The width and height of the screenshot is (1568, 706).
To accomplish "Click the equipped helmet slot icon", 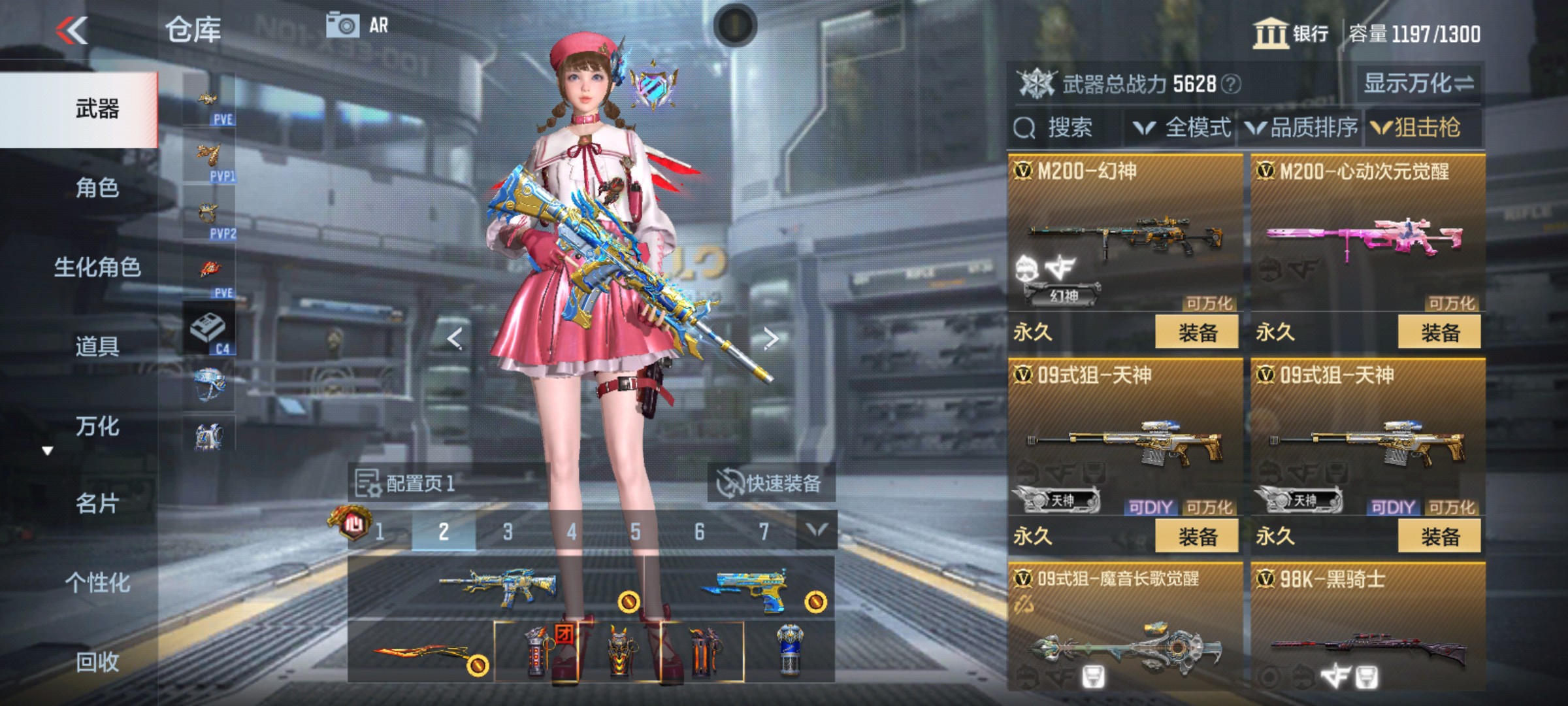I will (x=212, y=382).
